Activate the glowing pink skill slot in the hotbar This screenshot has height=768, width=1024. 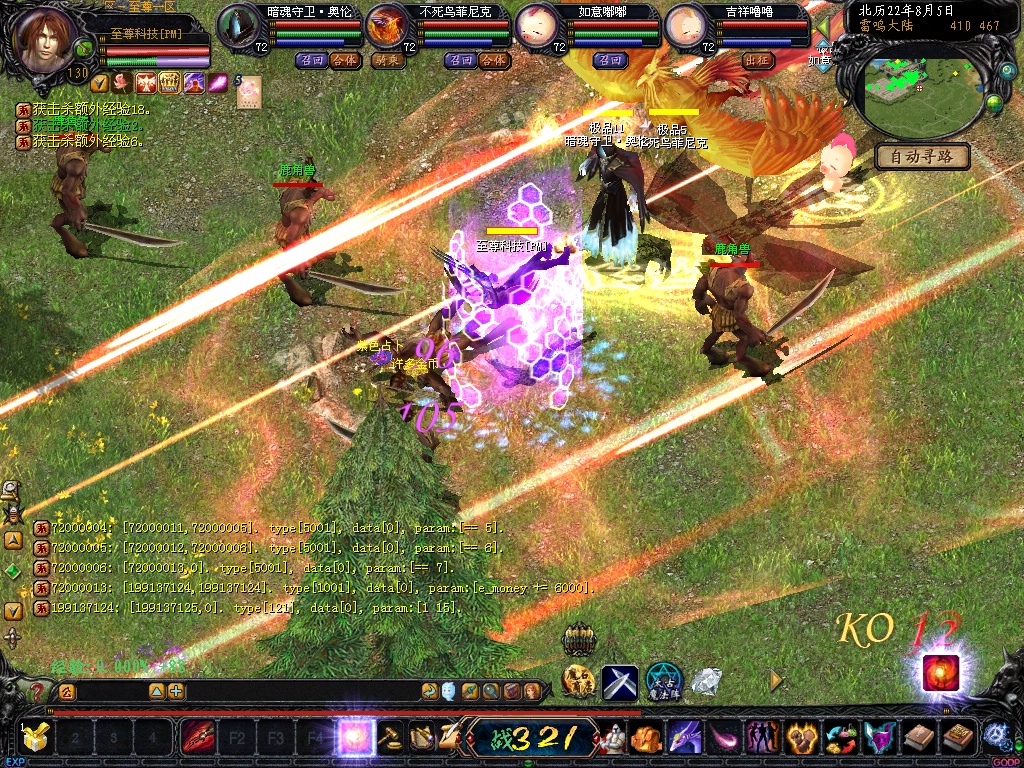pos(355,738)
